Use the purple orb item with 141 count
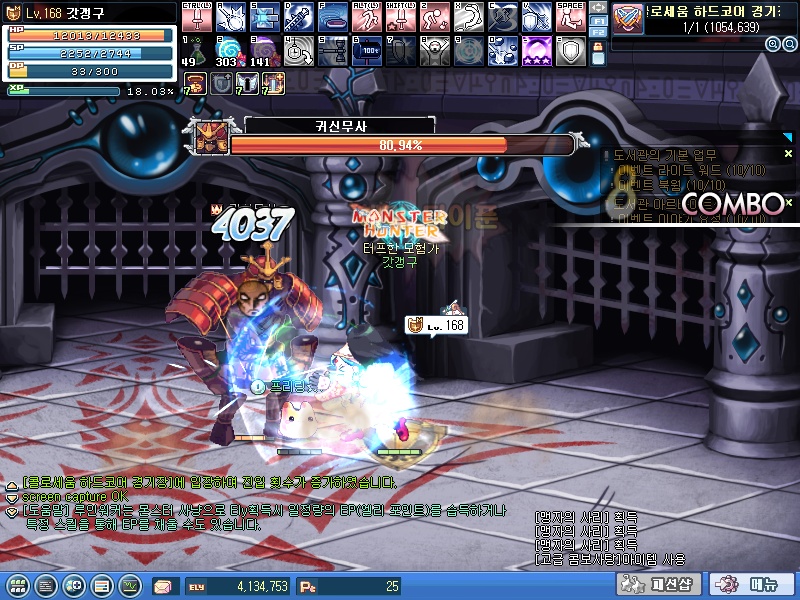This screenshot has height=600, width=800. click(x=263, y=50)
